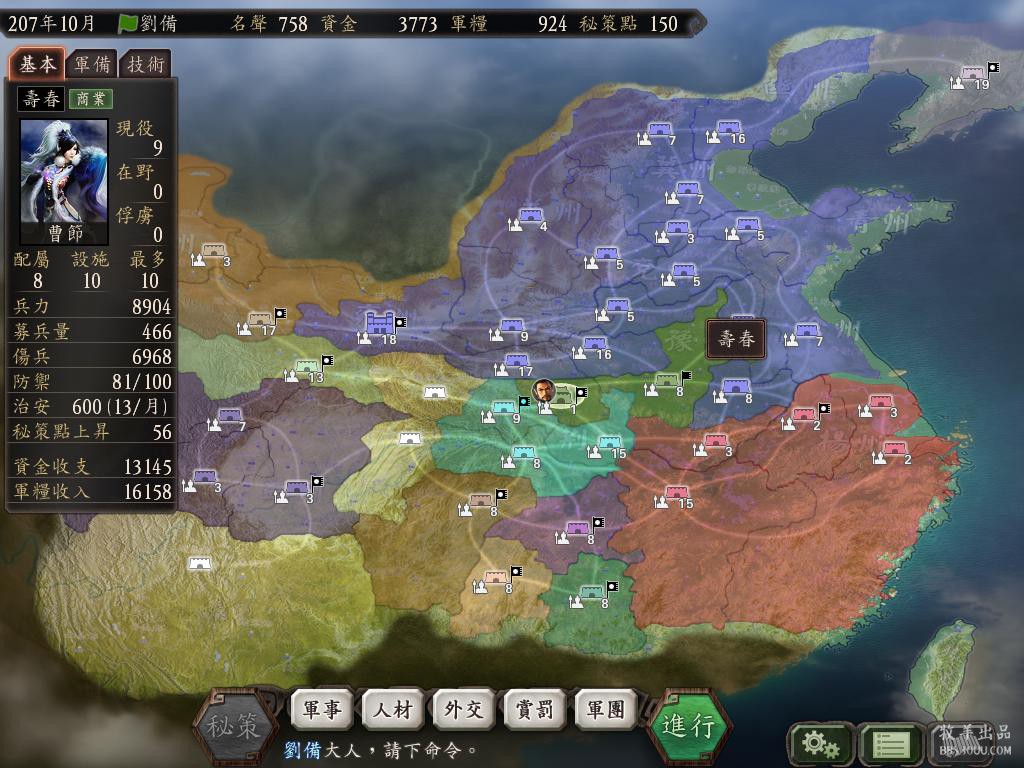Viewport: 1024px width, 768px height.
Task: Pick the city marker showing 13
Action: tap(308, 368)
